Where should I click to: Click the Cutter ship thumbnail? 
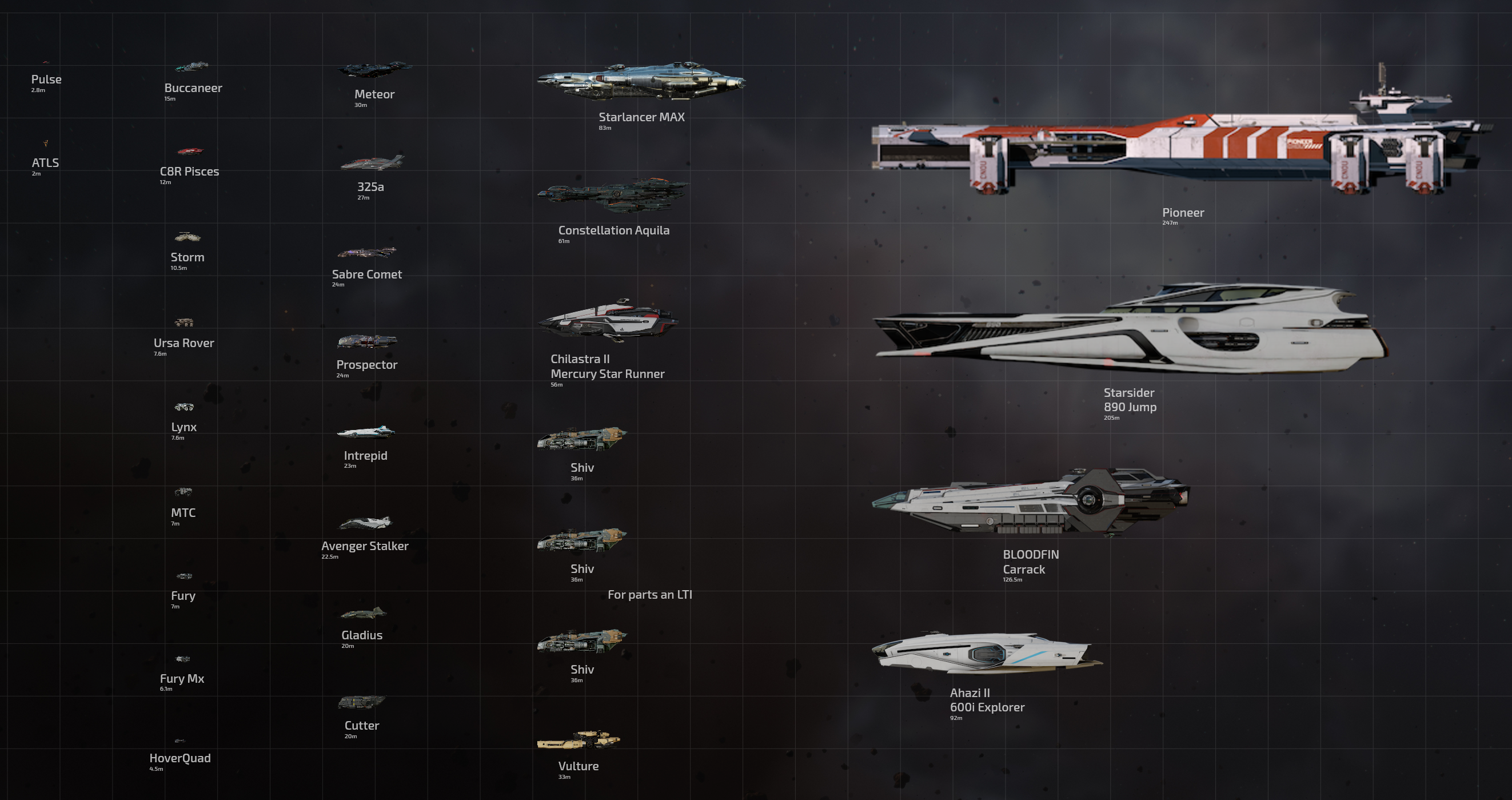coord(361,702)
